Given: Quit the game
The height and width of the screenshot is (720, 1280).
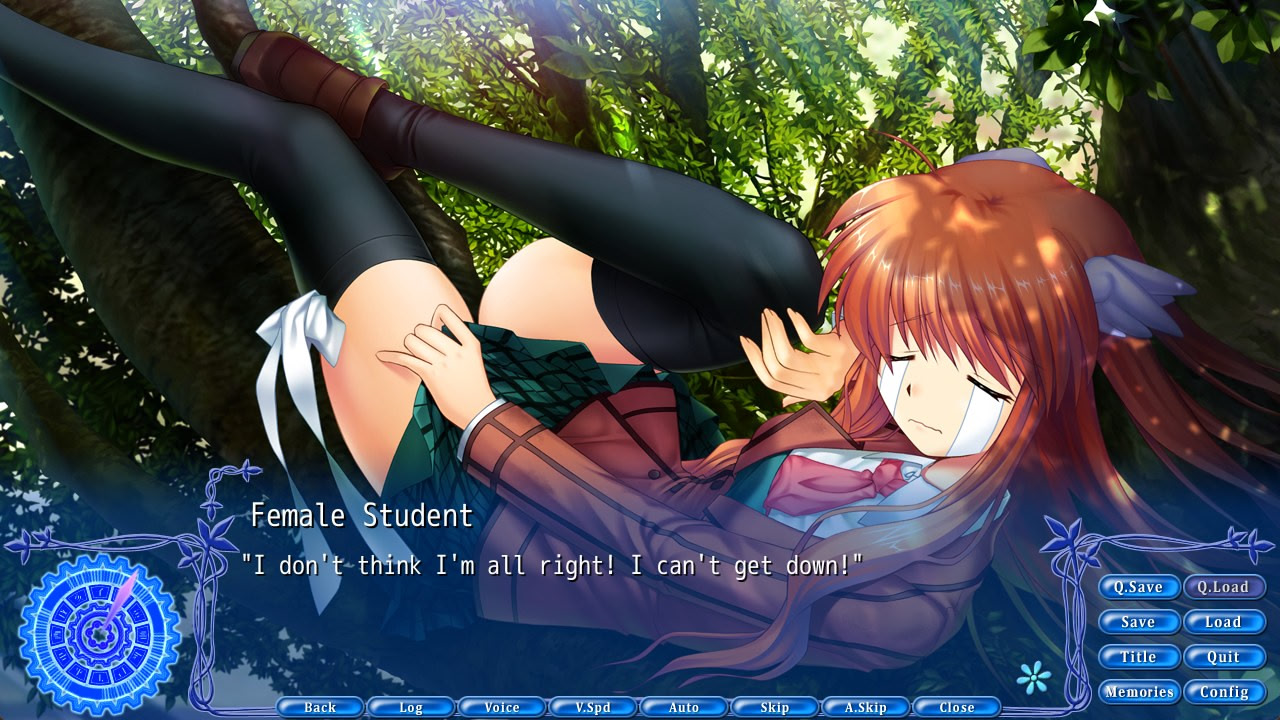Looking at the screenshot, I should pos(1224,657).
